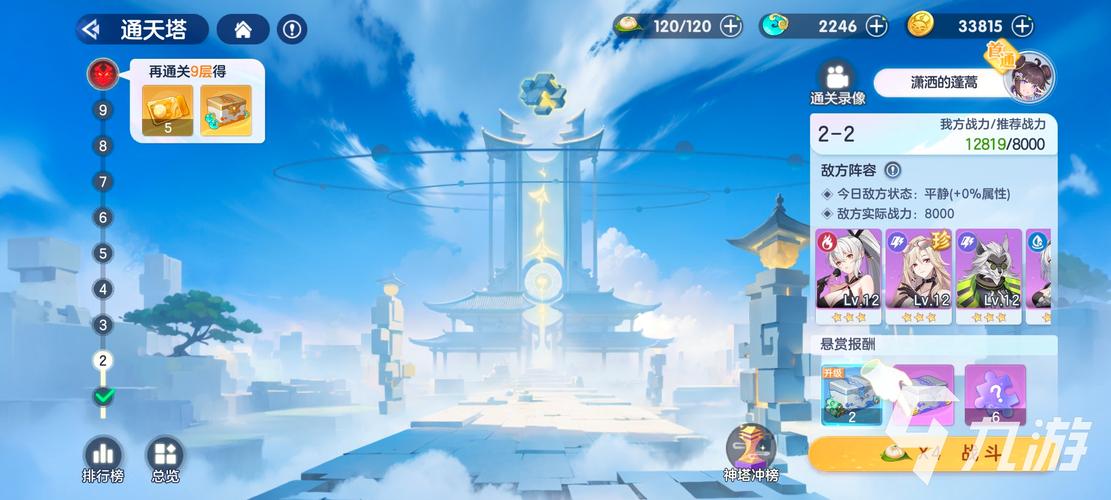Open the player avatar profile
The image size is (1111, 500).
1028,77
